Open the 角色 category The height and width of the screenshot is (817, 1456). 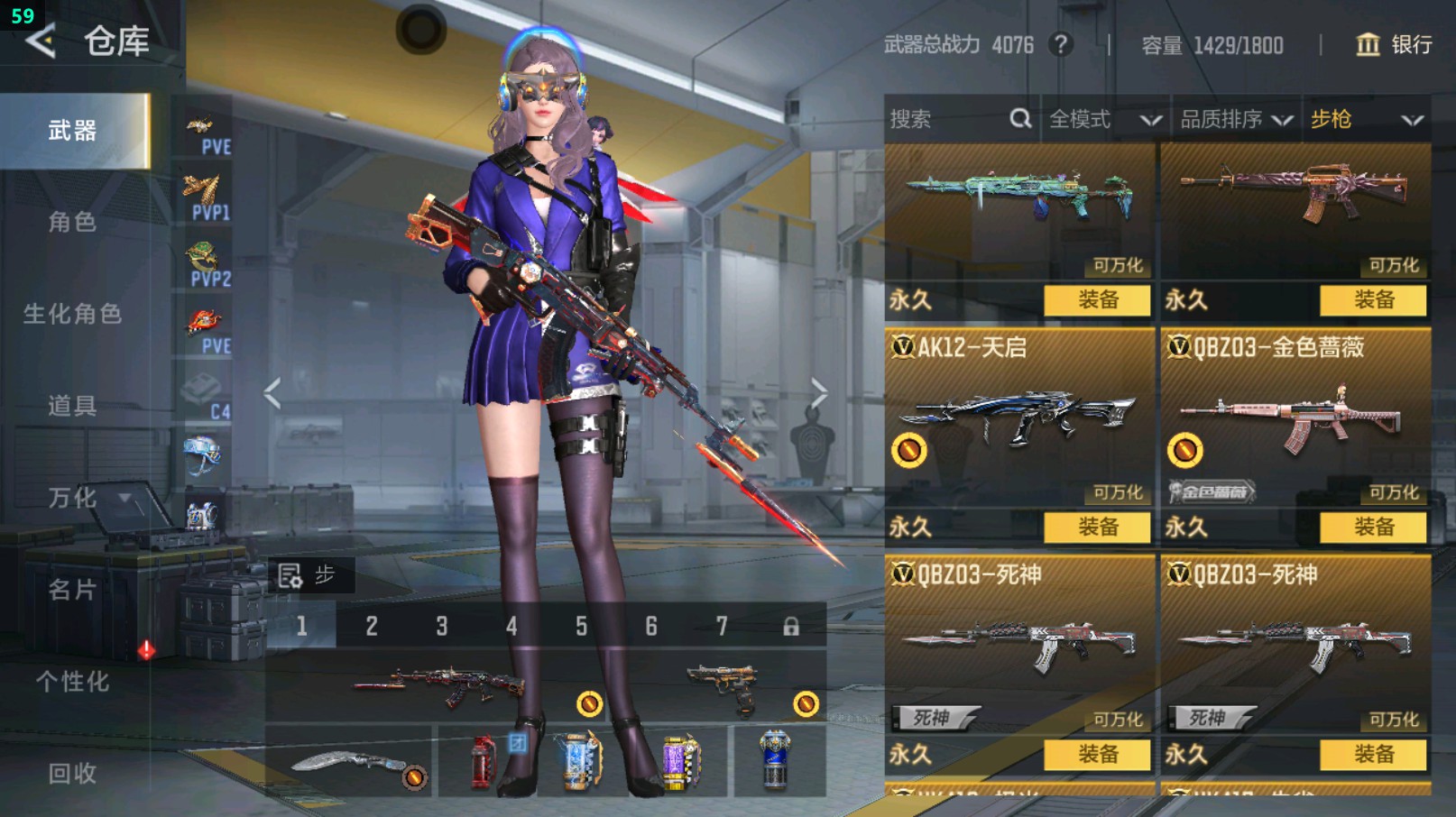(73, 222)
